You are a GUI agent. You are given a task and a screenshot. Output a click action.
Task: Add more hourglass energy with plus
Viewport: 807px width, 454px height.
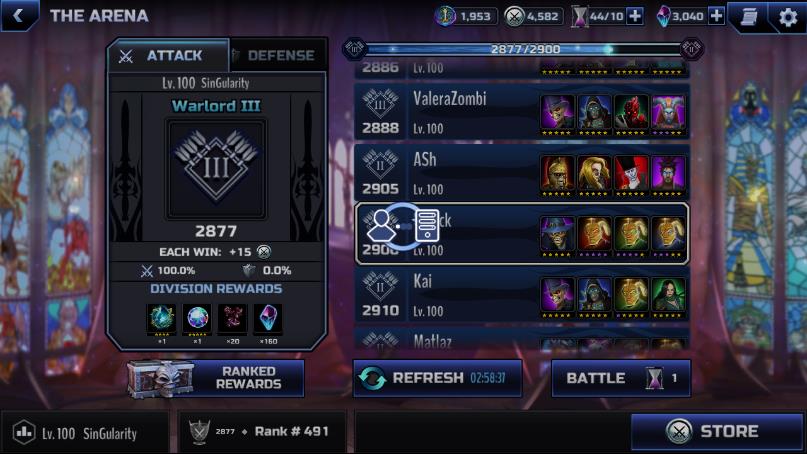click(x=634, y=16)
